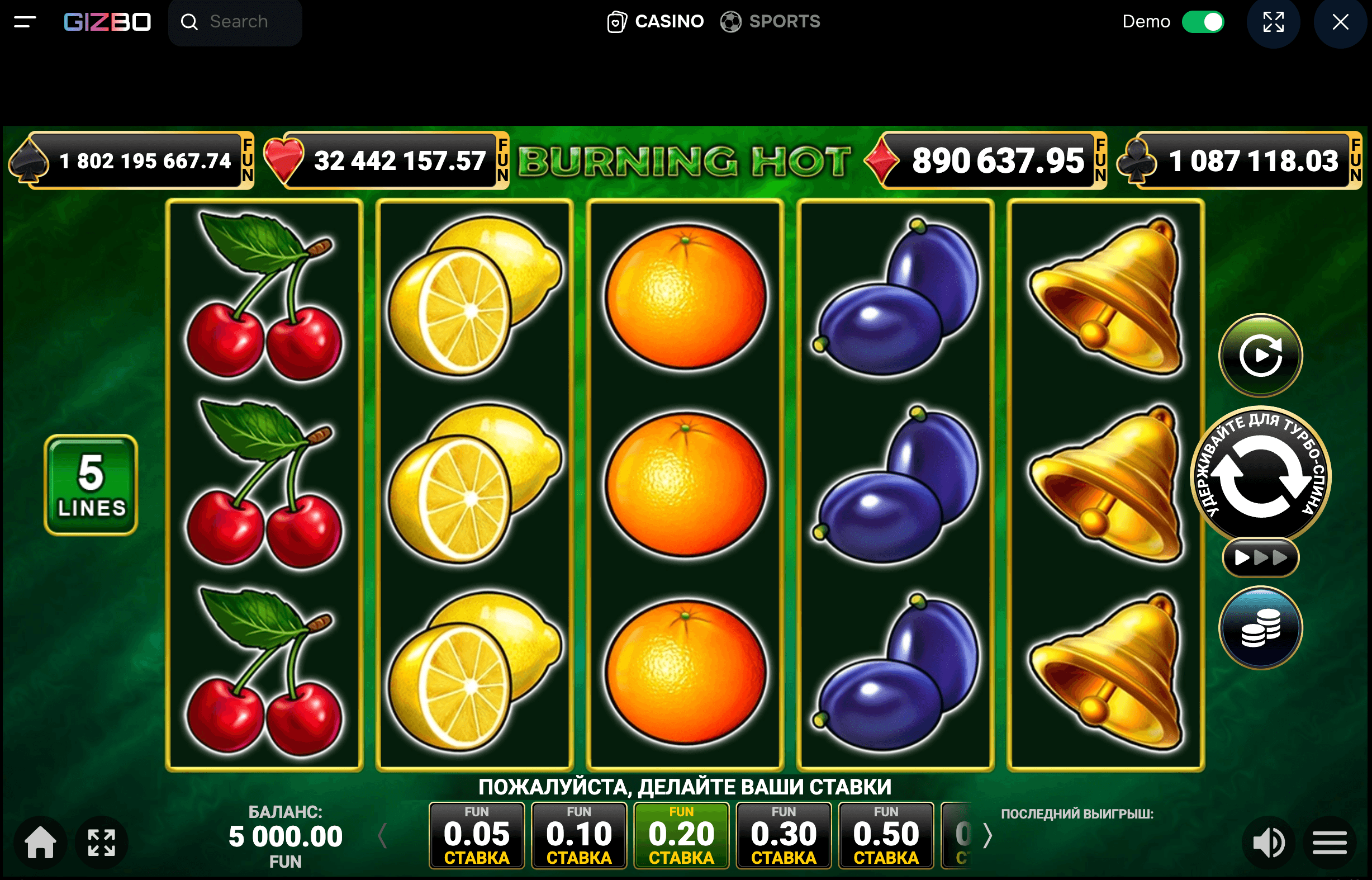This screenshot has height=880, width=1372.
Task: Switch to the SPORTS section
Action: (784, 21)
